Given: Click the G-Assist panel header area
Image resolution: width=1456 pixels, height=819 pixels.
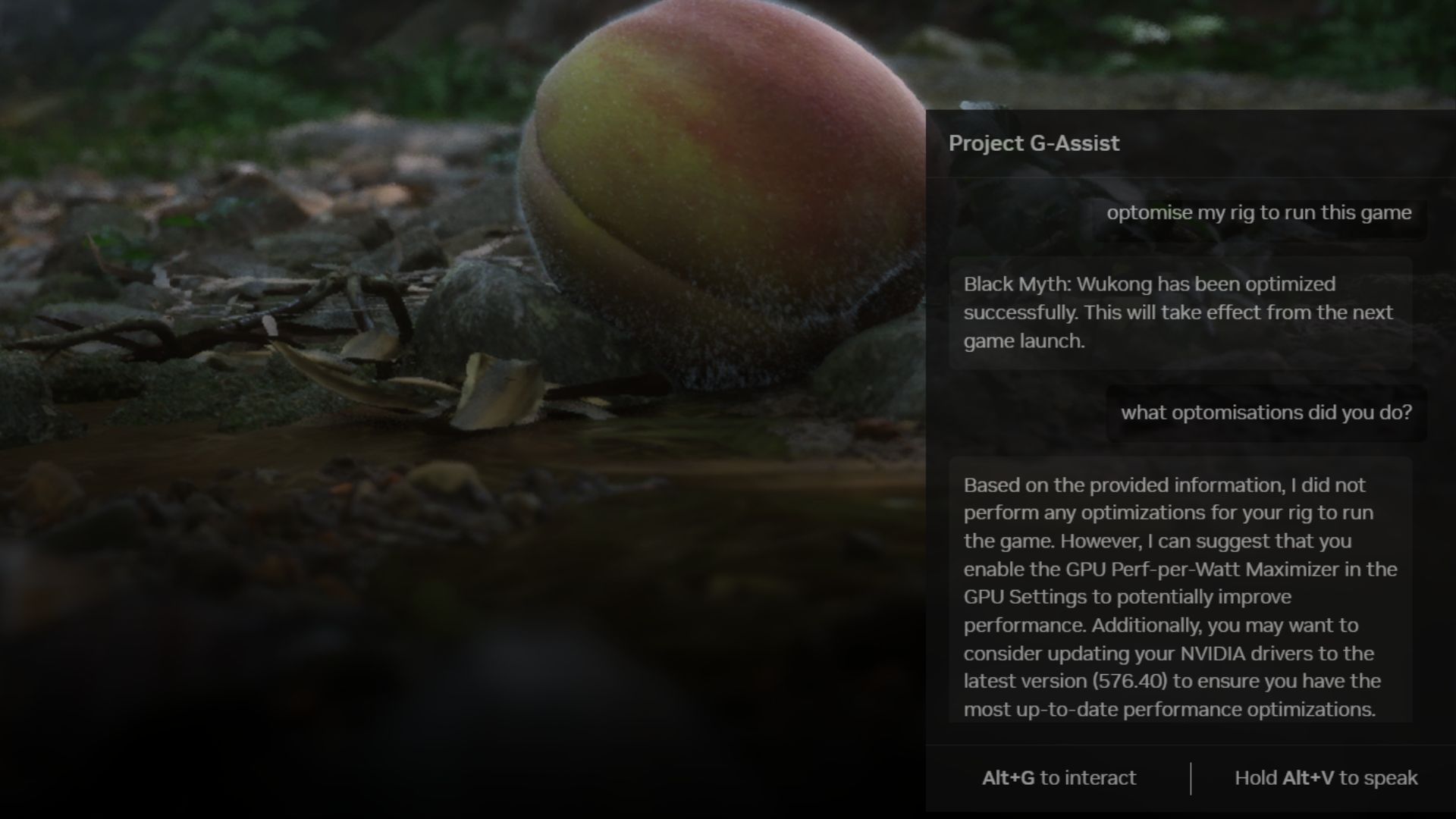Looking at the screenshot, I should (1191, 143).
